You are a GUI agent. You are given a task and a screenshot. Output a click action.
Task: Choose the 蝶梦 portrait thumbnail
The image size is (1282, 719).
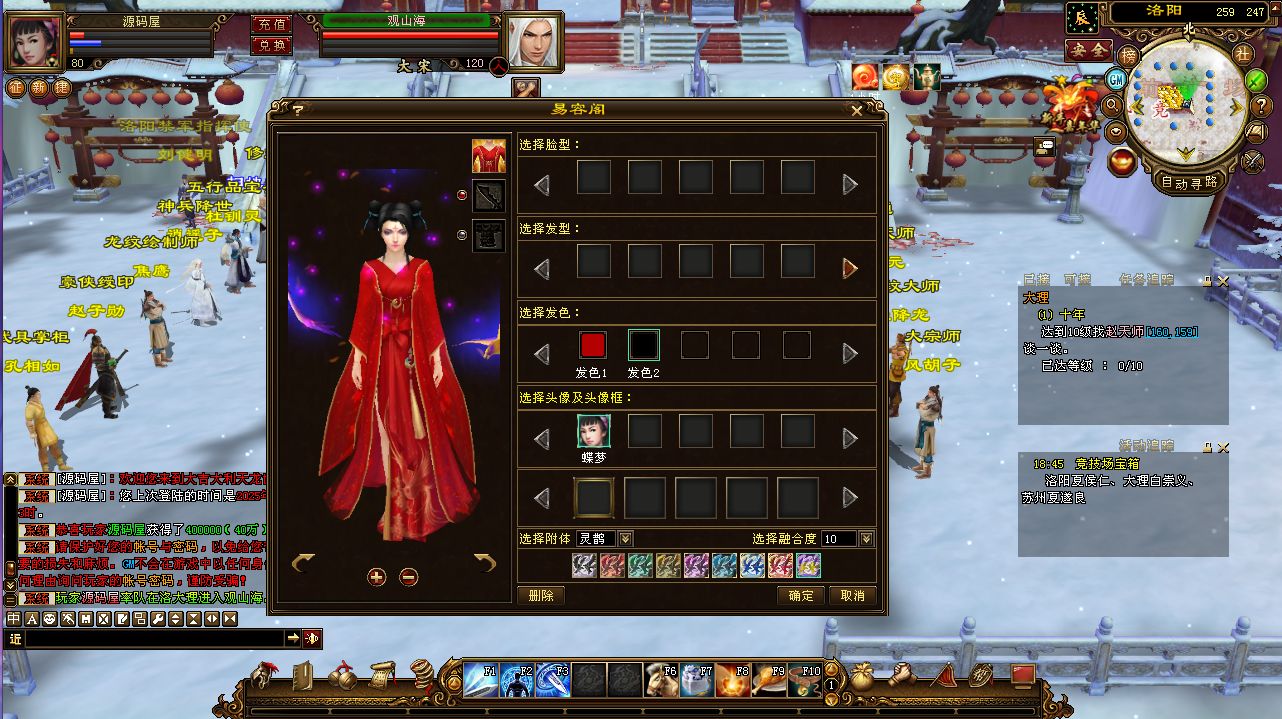tap(593, 431)
